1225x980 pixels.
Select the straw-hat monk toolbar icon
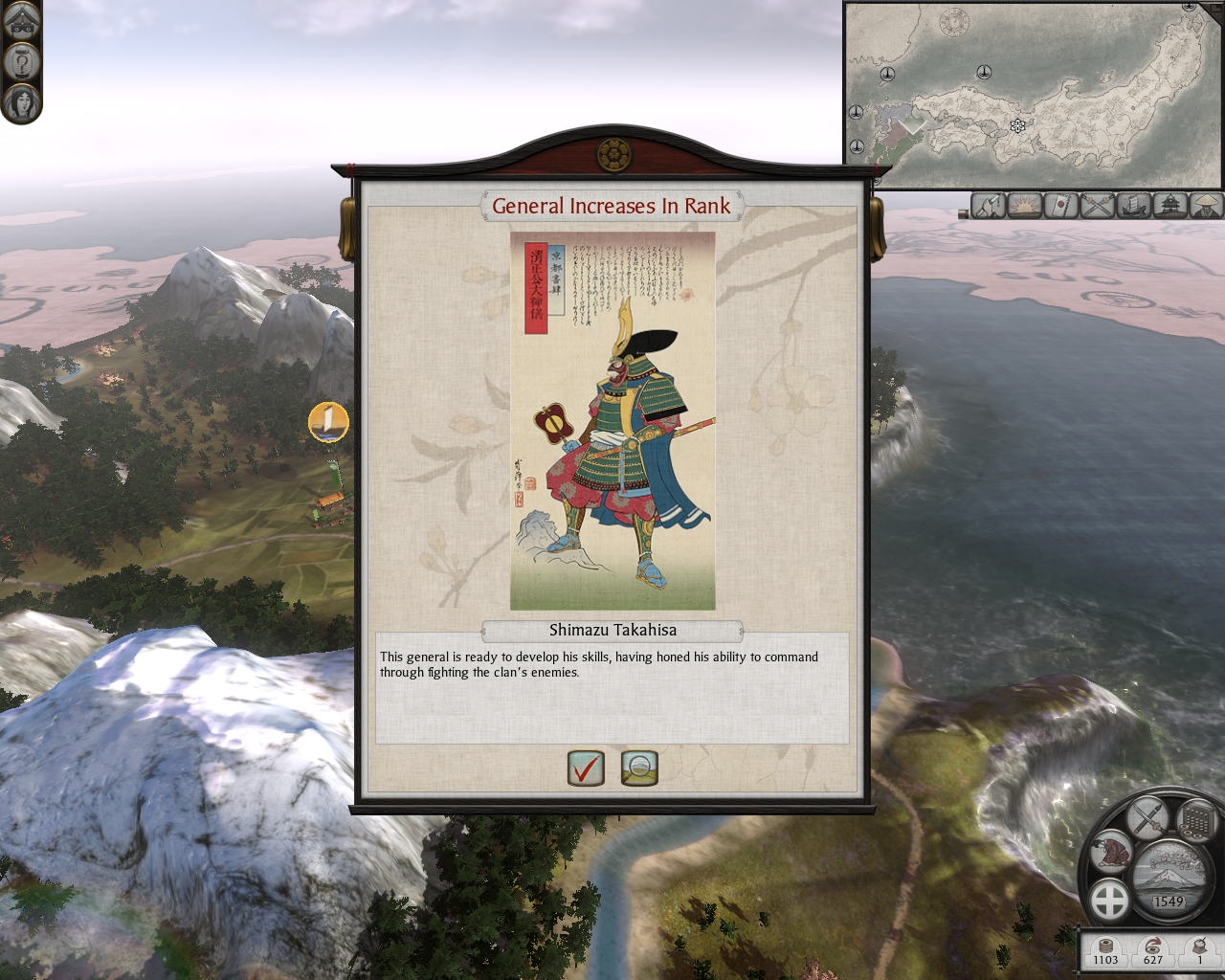click(x=1206, y=205)
